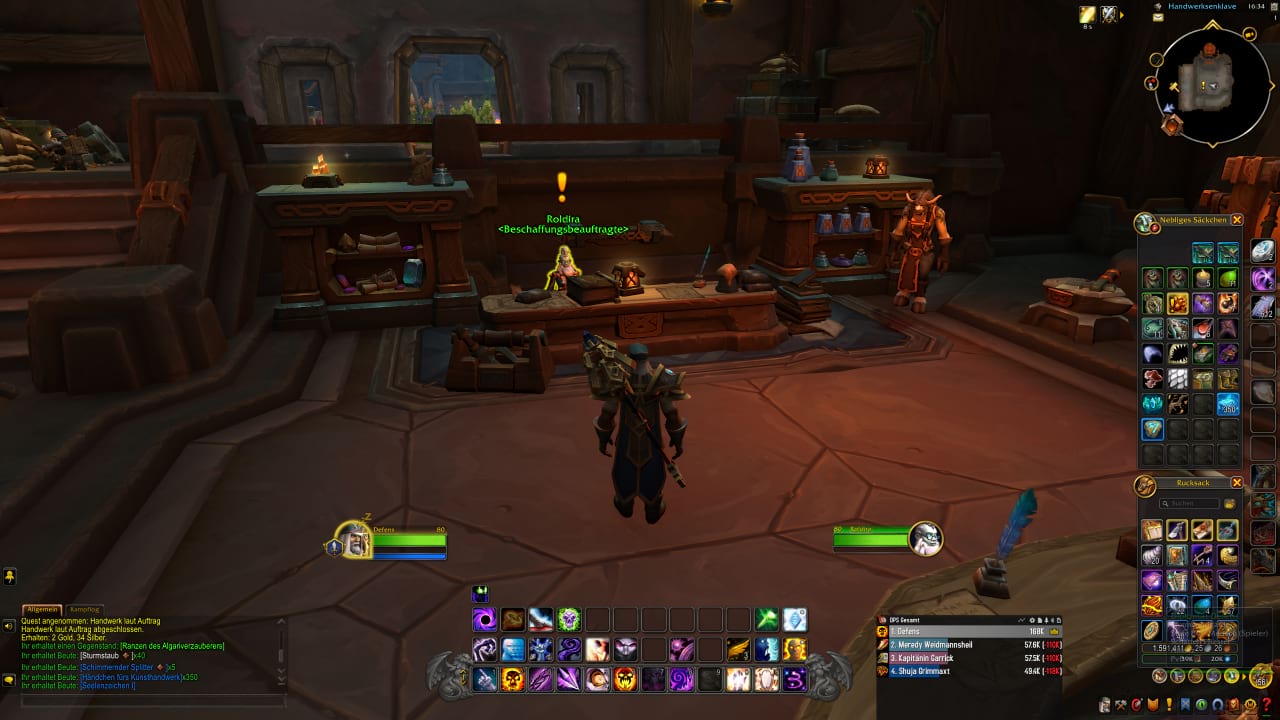Use the flaming yellow skull ability

tap(513, 680)
